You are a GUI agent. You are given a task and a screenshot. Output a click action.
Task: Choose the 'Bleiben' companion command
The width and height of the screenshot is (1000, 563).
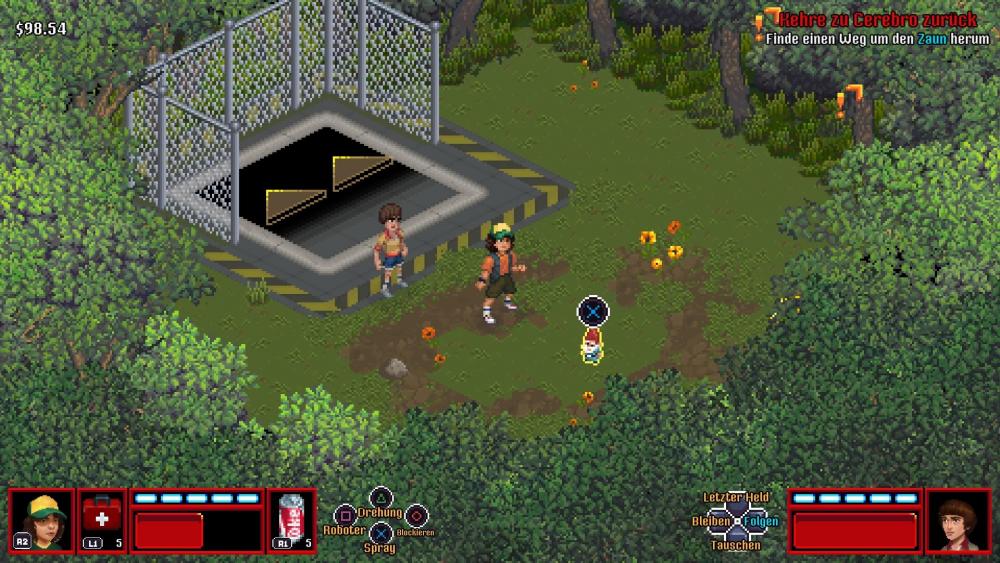point(710,521)
